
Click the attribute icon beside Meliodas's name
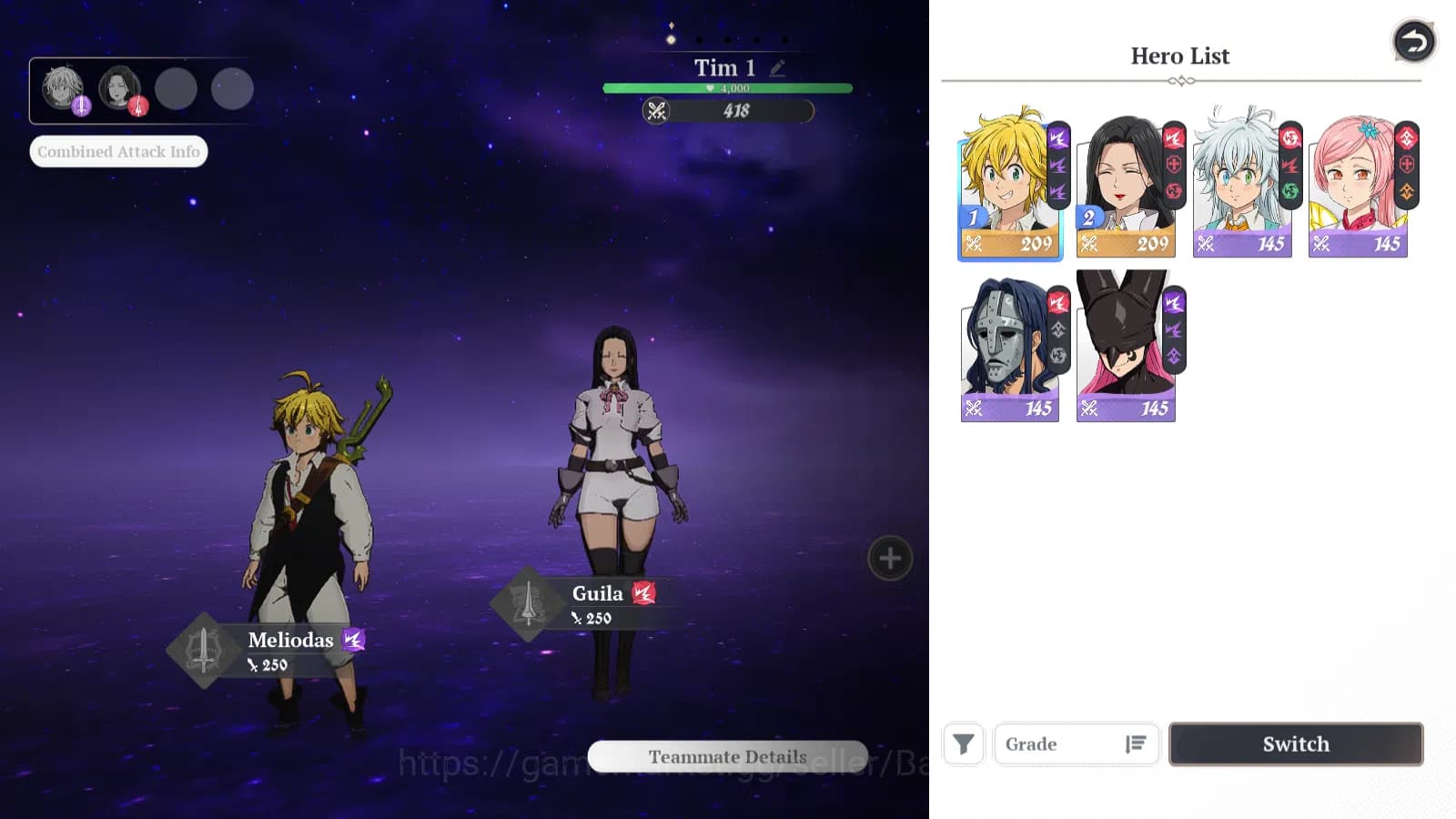pos(352,641)
